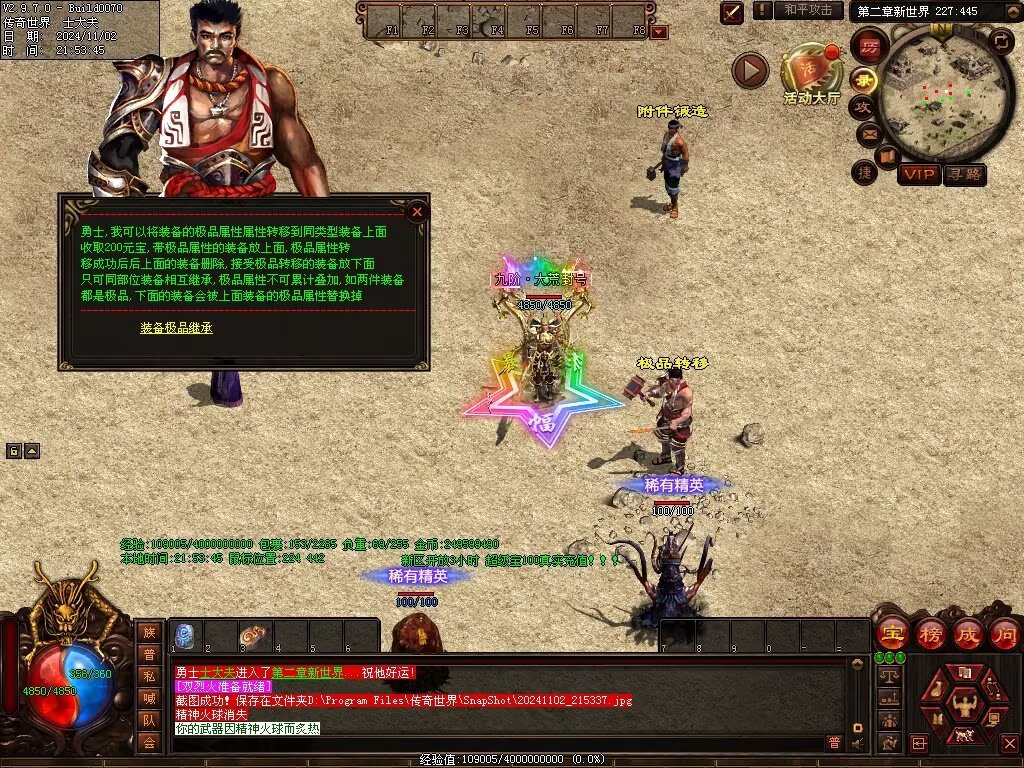
Task: Activate the 寻路 pathfinding button
Action: click(x=964, y=174)
